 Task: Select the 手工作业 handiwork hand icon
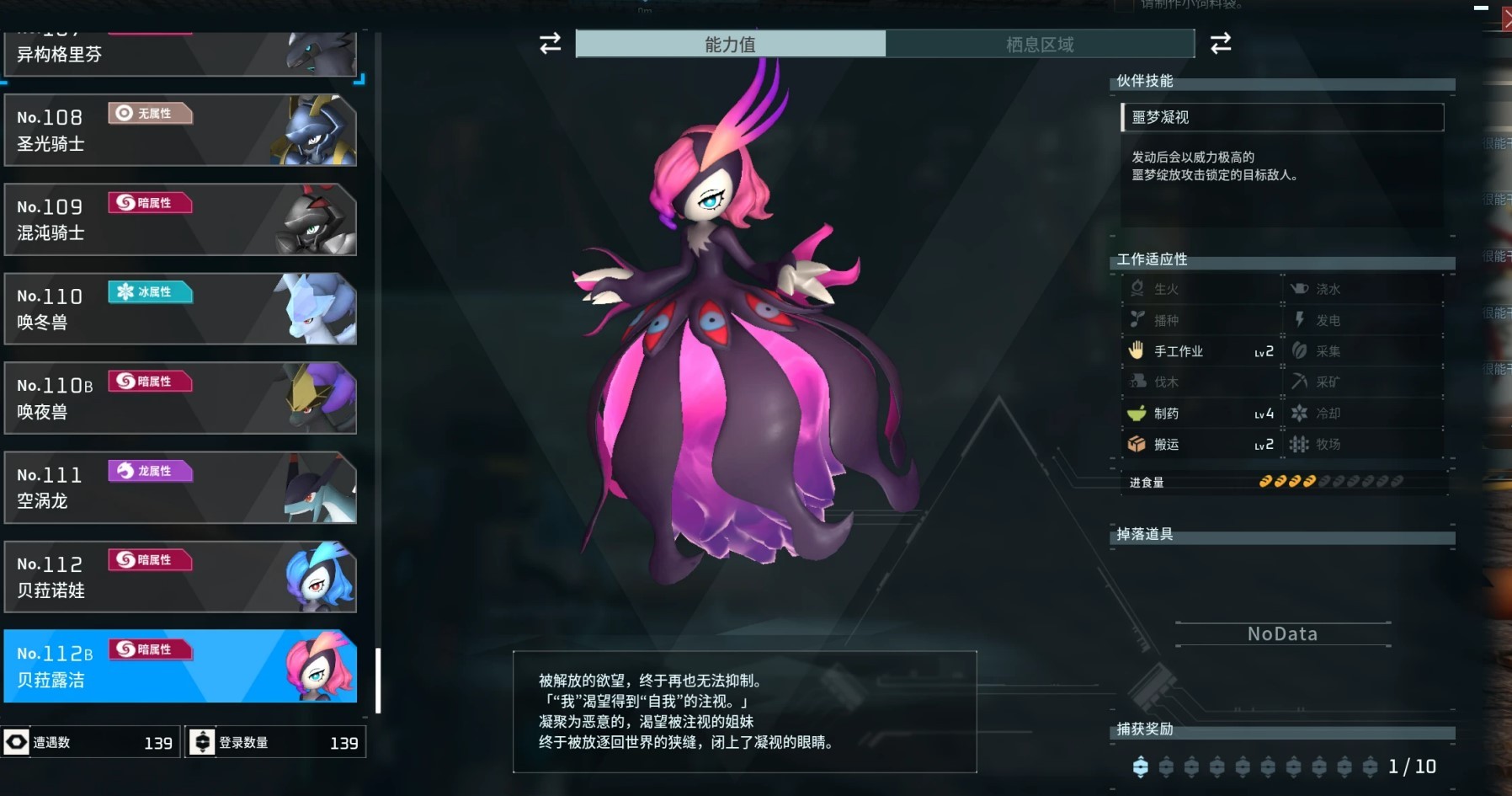click(x=1137, y=350)
